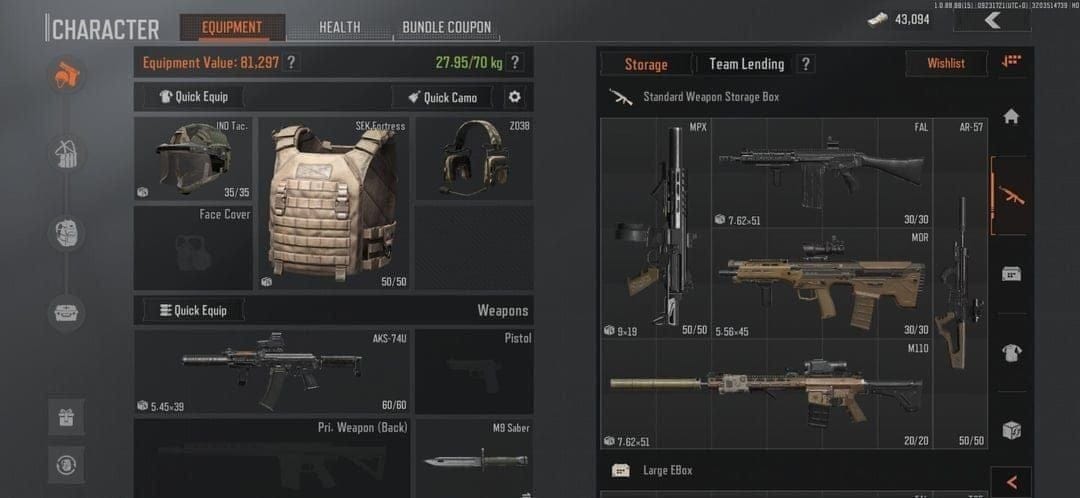Viewport: 1080px width, 498px height.
Task: Select the Equipment tab
Action: pyautogui.click(x=232, y=27)
